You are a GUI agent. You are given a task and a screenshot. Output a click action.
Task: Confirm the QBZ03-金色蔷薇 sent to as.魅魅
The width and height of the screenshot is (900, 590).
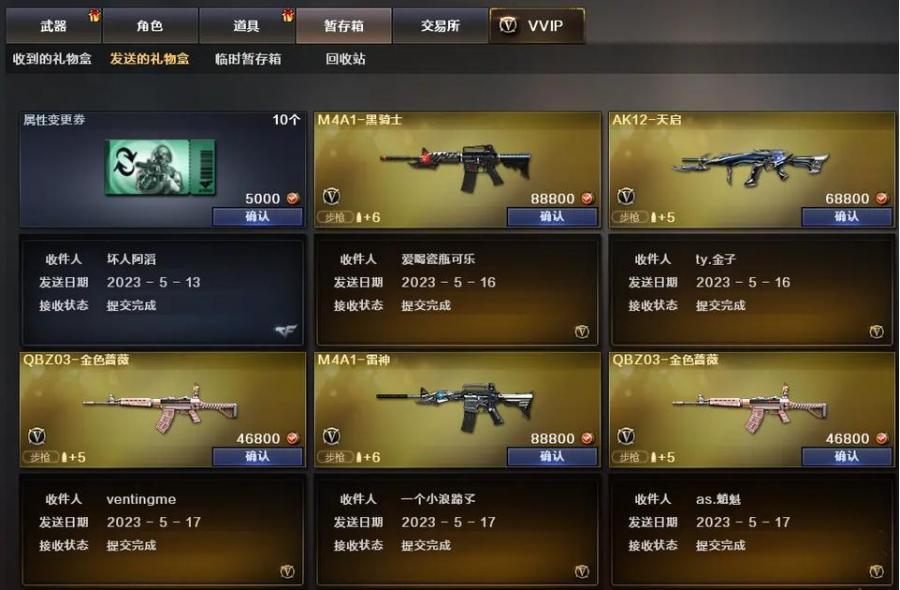[846, 457]
